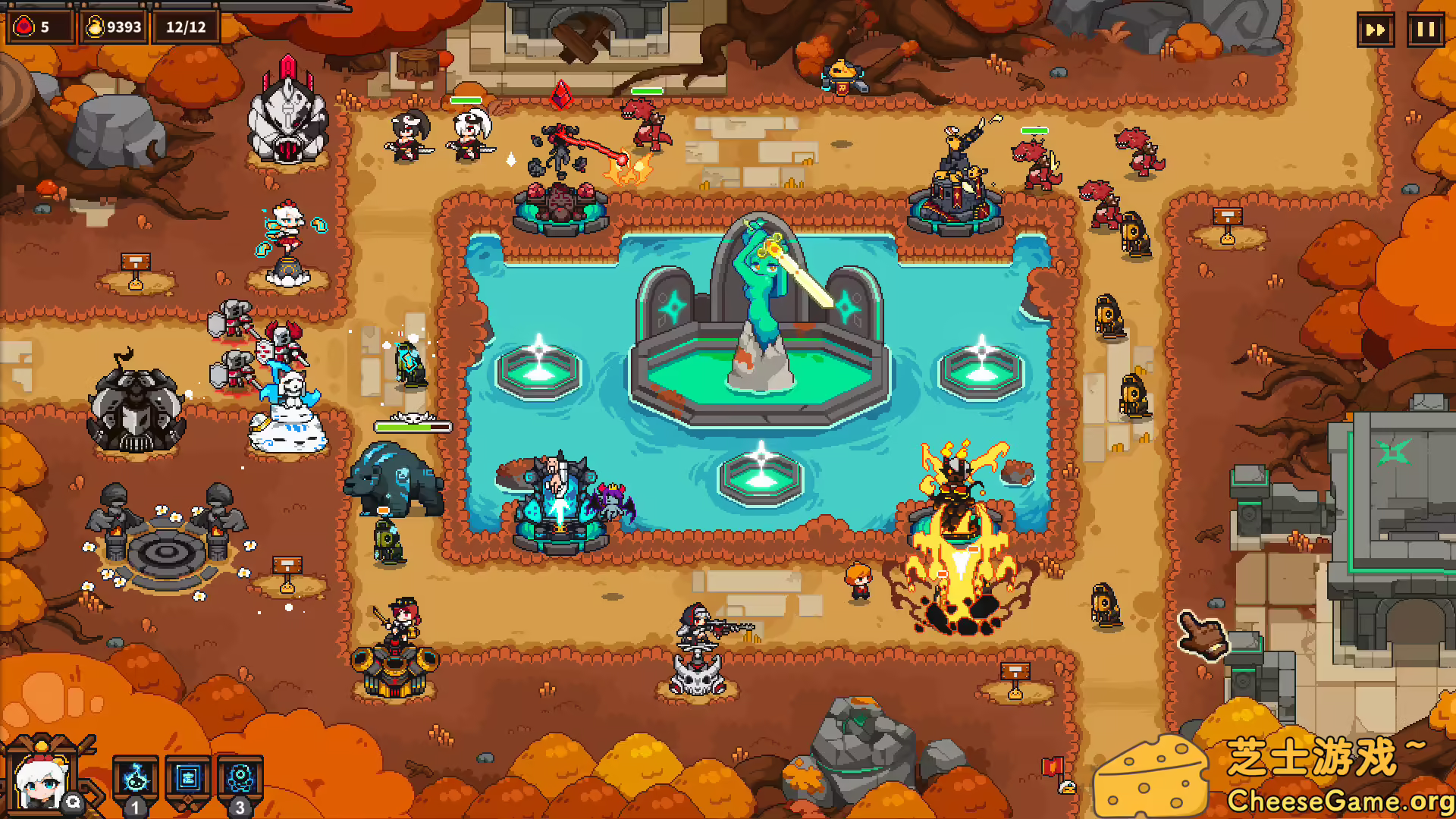Click the gold counter showing 9393

click(x=112, y=25)
